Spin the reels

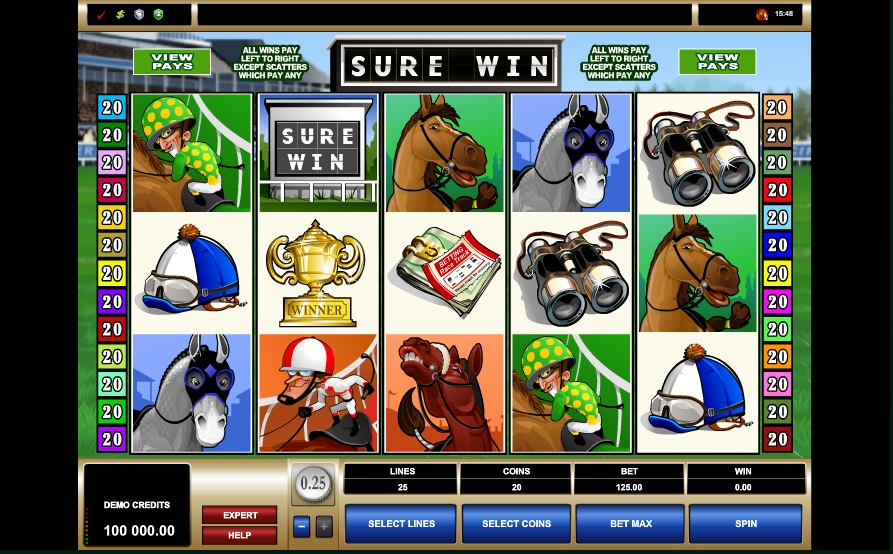pos(745,523)
